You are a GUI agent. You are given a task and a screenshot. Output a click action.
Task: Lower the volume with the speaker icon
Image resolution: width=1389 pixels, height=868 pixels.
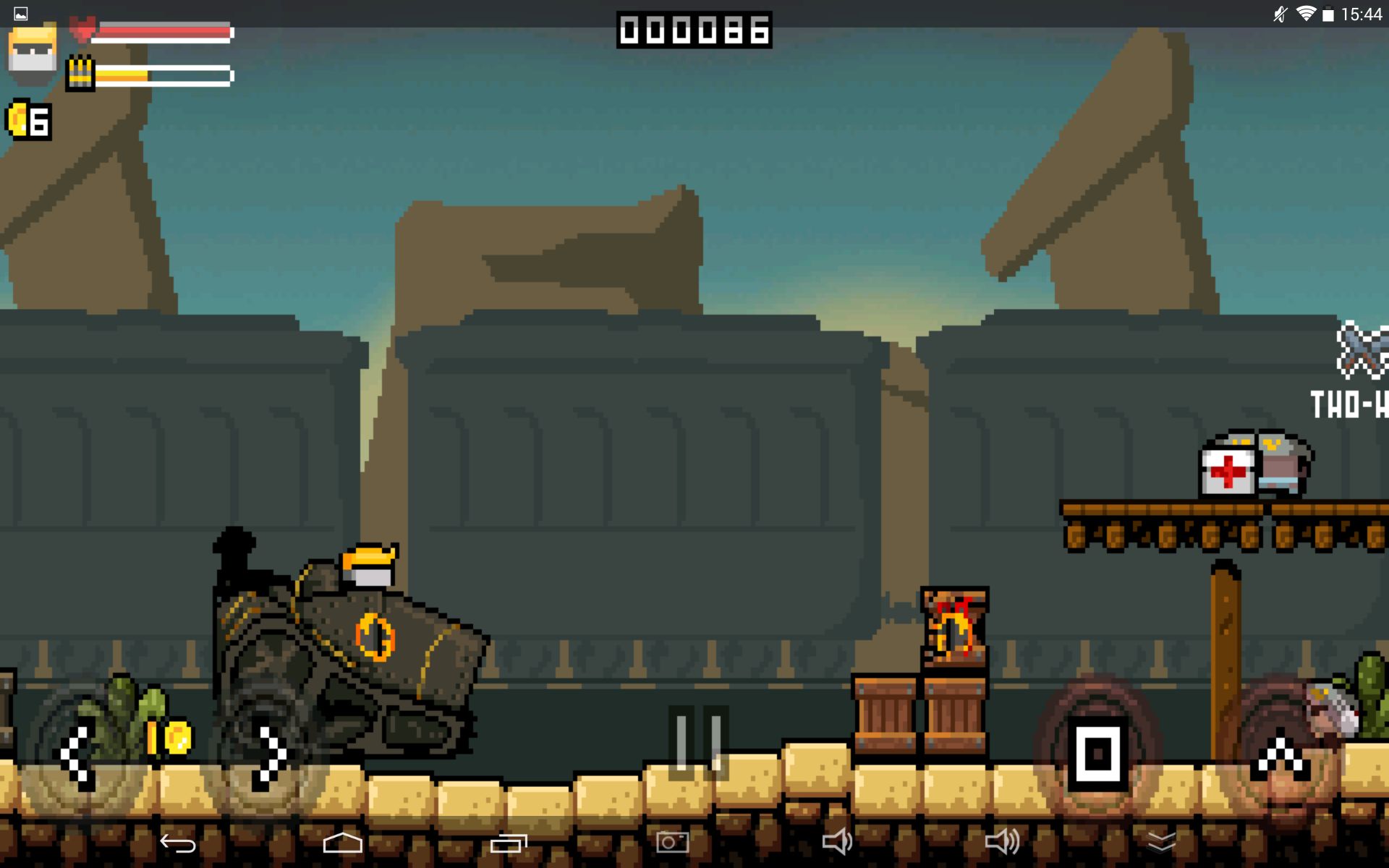click(x=838, y=842)
